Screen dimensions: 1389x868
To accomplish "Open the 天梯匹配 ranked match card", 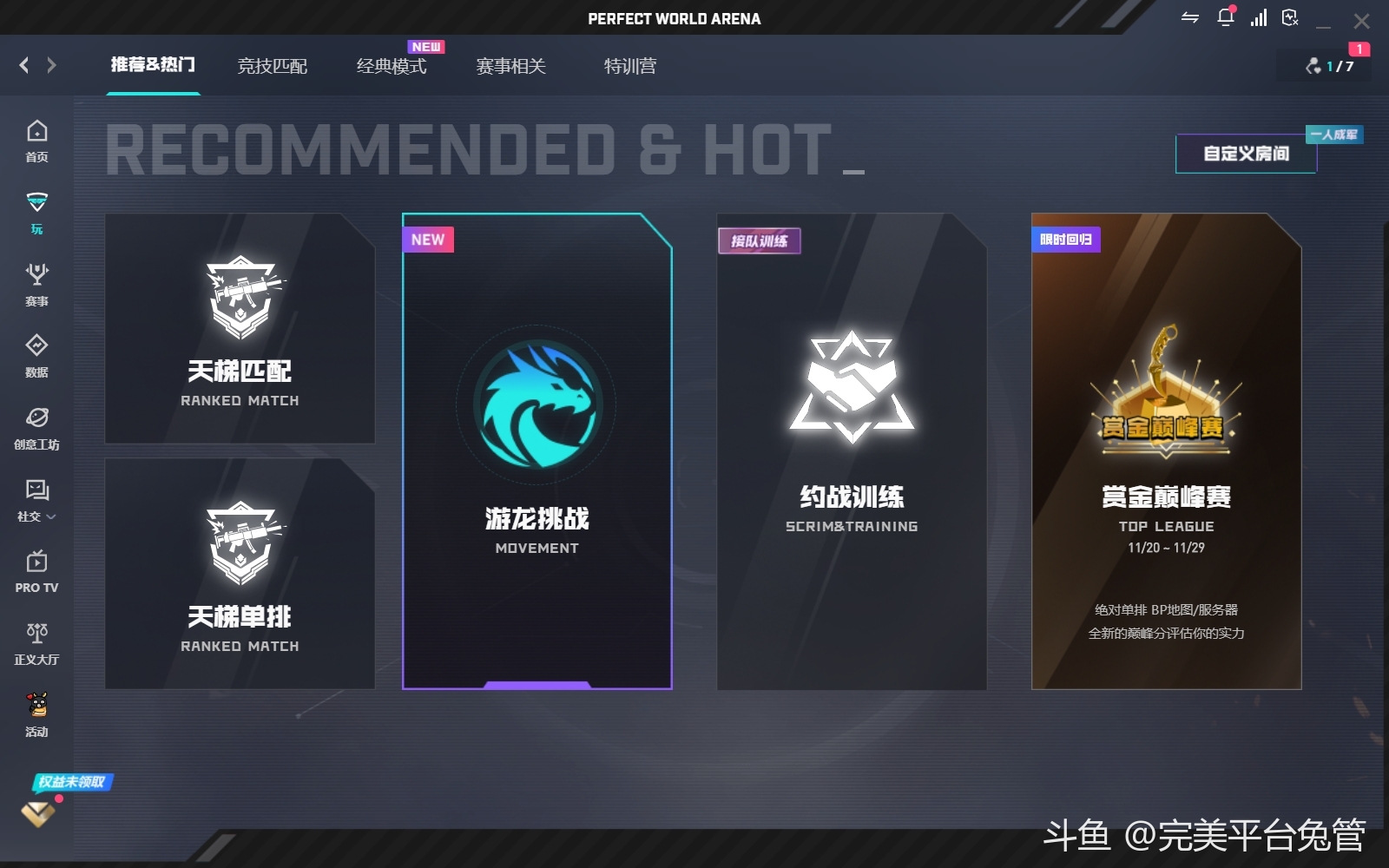I will (240, 328).
